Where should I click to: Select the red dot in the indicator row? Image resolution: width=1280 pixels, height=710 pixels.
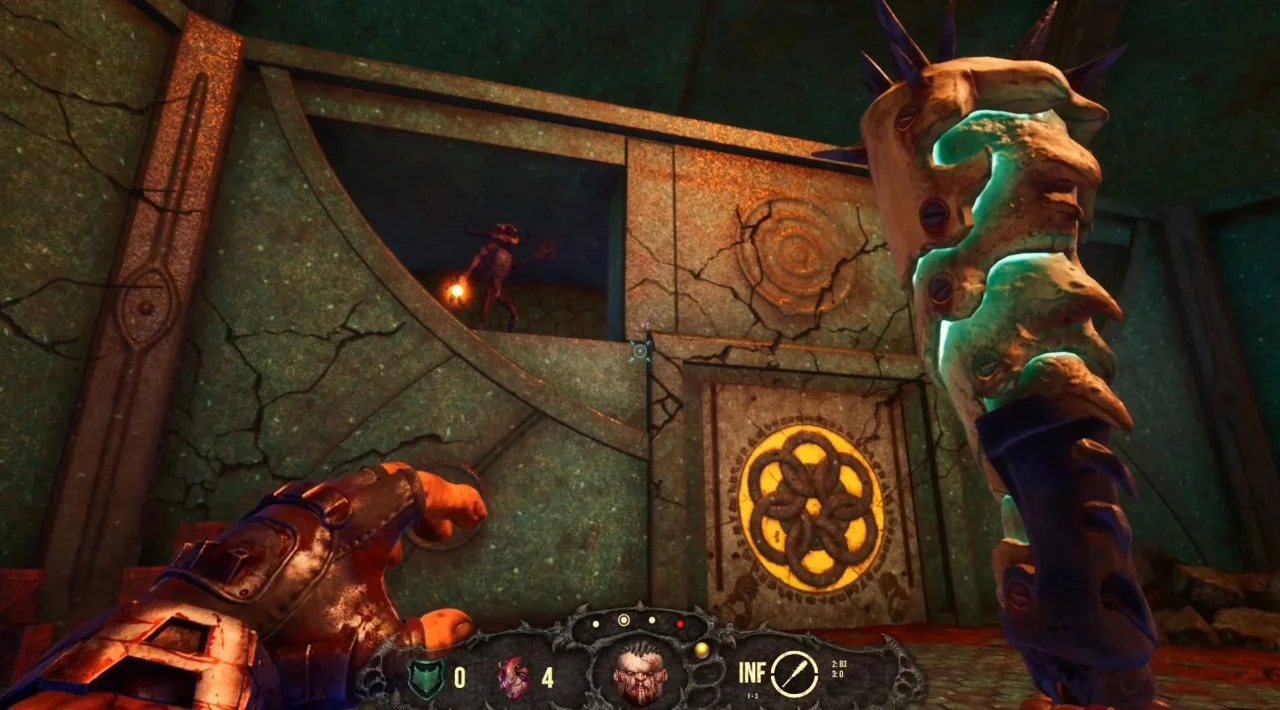[680, 622]
